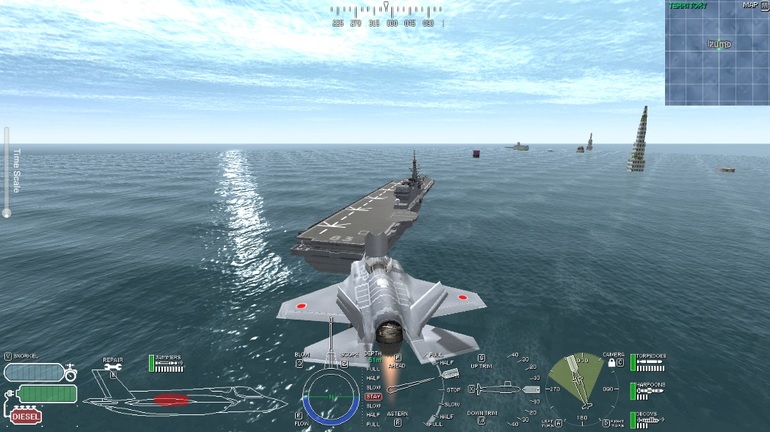Toggle the Camera lock icon
Screen dimensions: 770x432
pos(611,363)
